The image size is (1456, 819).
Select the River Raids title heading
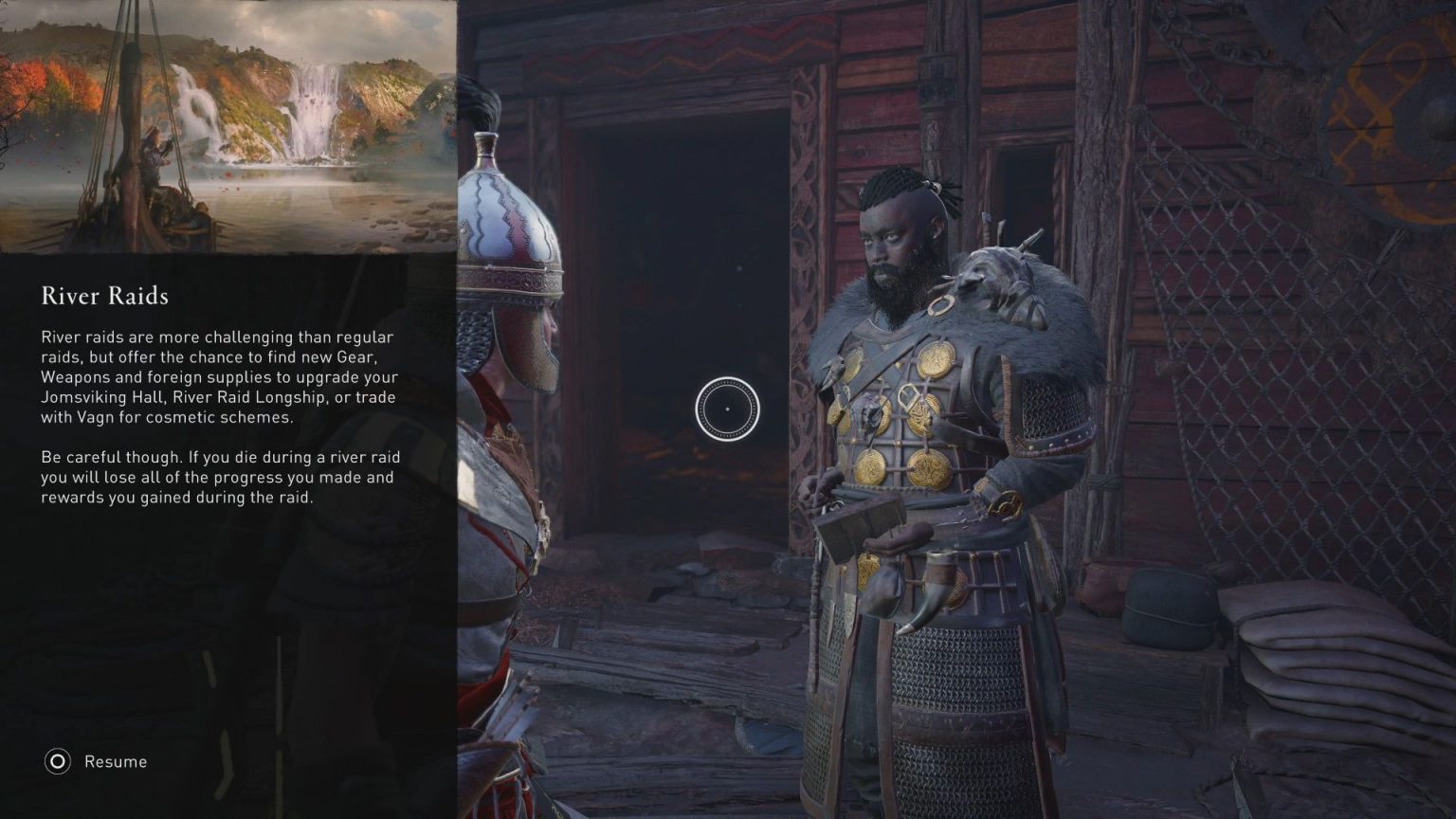[104, 297]
